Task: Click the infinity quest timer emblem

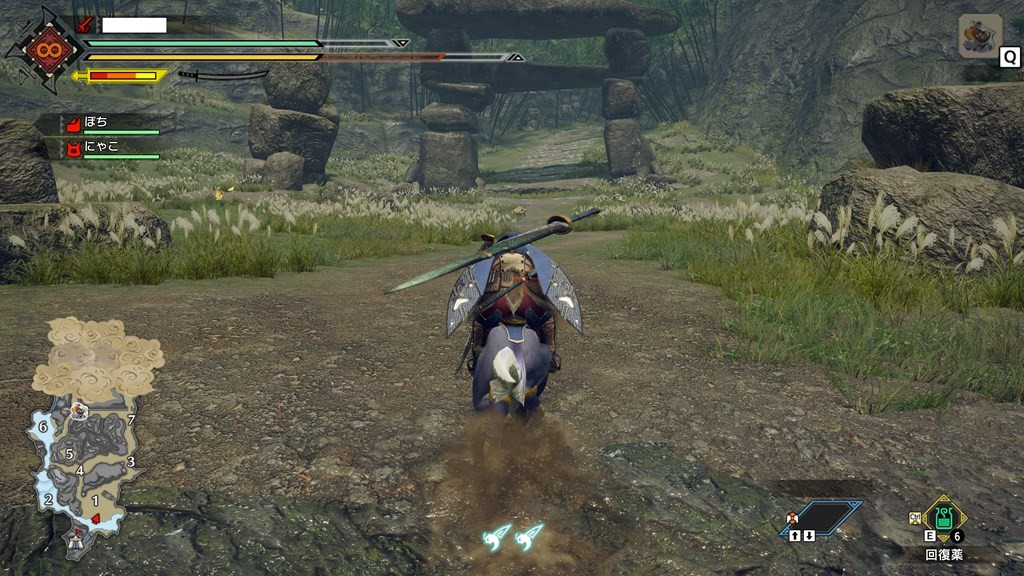Action: [x=45, y=50]
